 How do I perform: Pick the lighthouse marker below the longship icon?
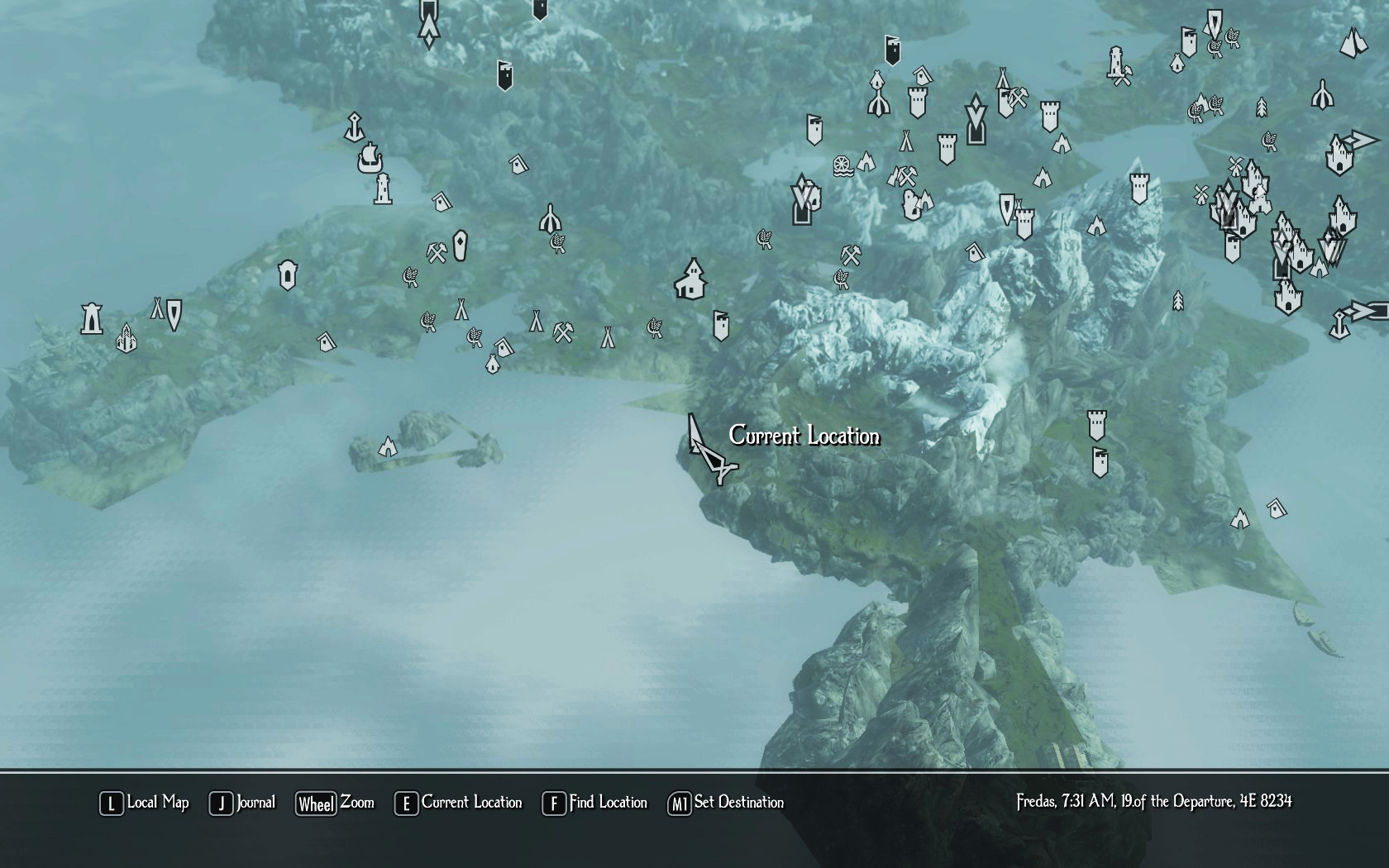point(382,189)
